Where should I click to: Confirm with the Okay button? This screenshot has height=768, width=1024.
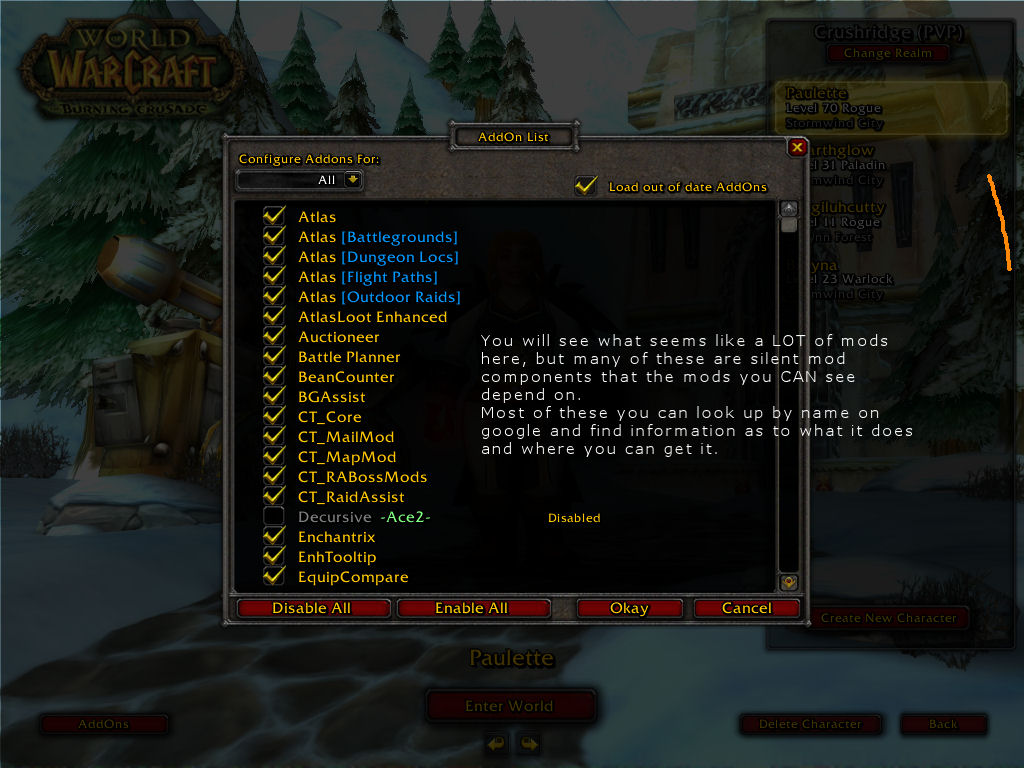[x=629, y=608]
